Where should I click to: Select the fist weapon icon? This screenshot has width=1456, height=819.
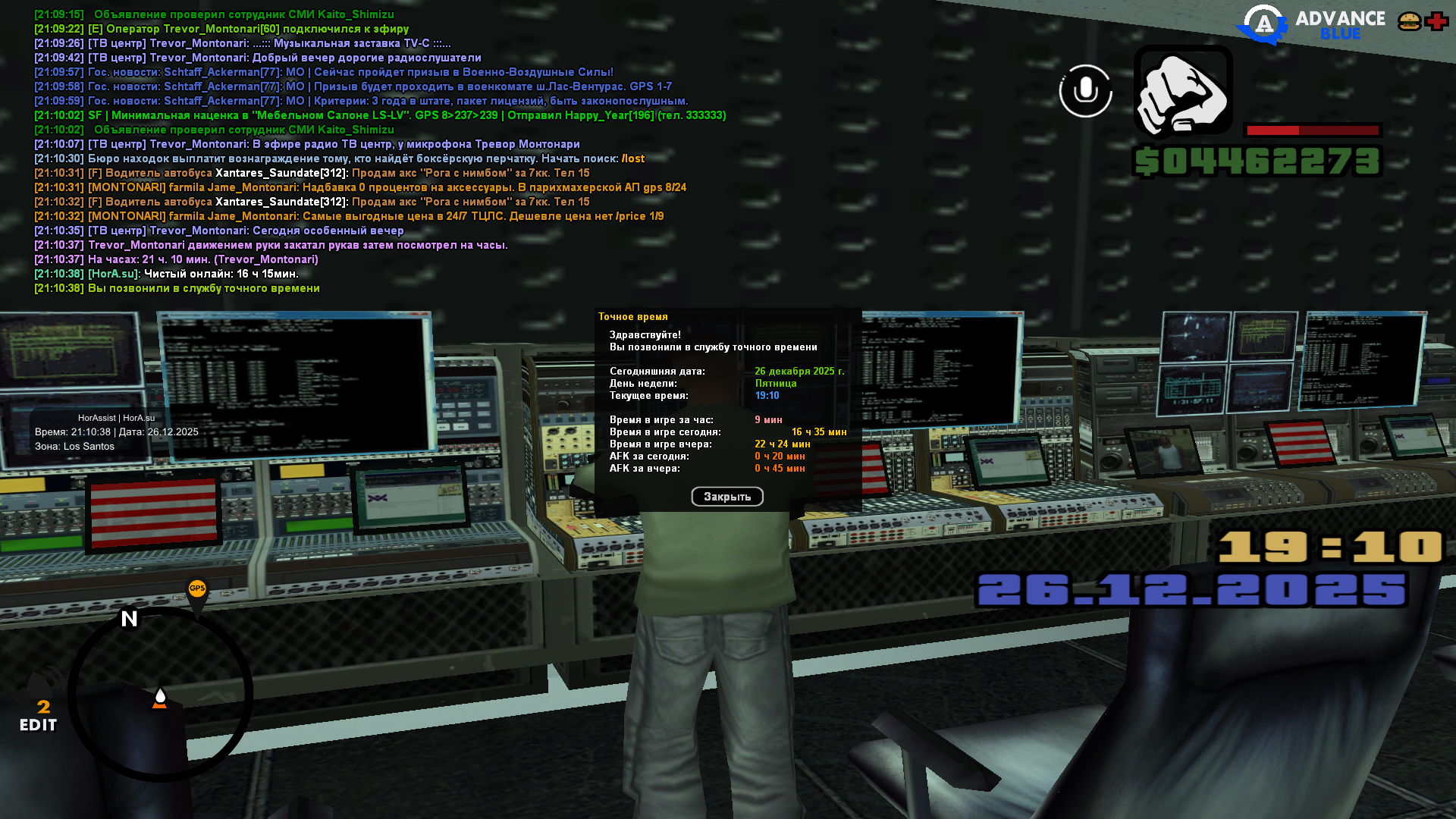pos(1183,91)
